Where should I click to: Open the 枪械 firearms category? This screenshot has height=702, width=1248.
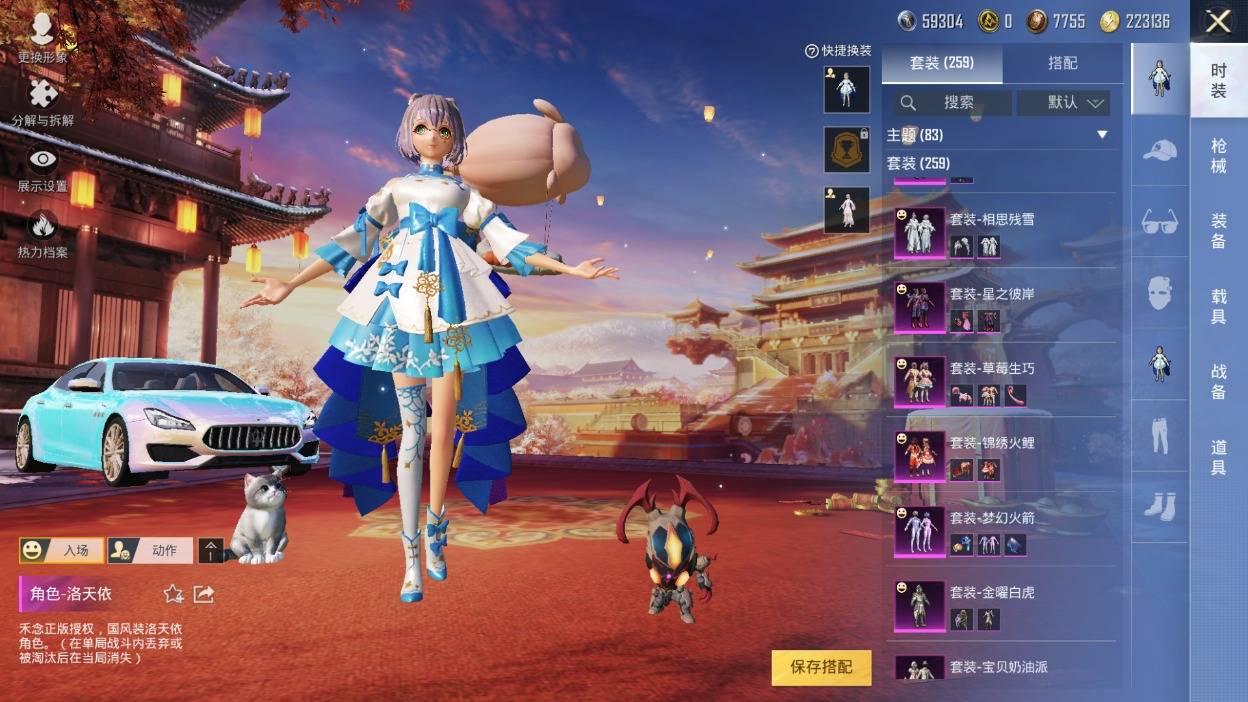pyautogui.click(x=1218, y=157)
